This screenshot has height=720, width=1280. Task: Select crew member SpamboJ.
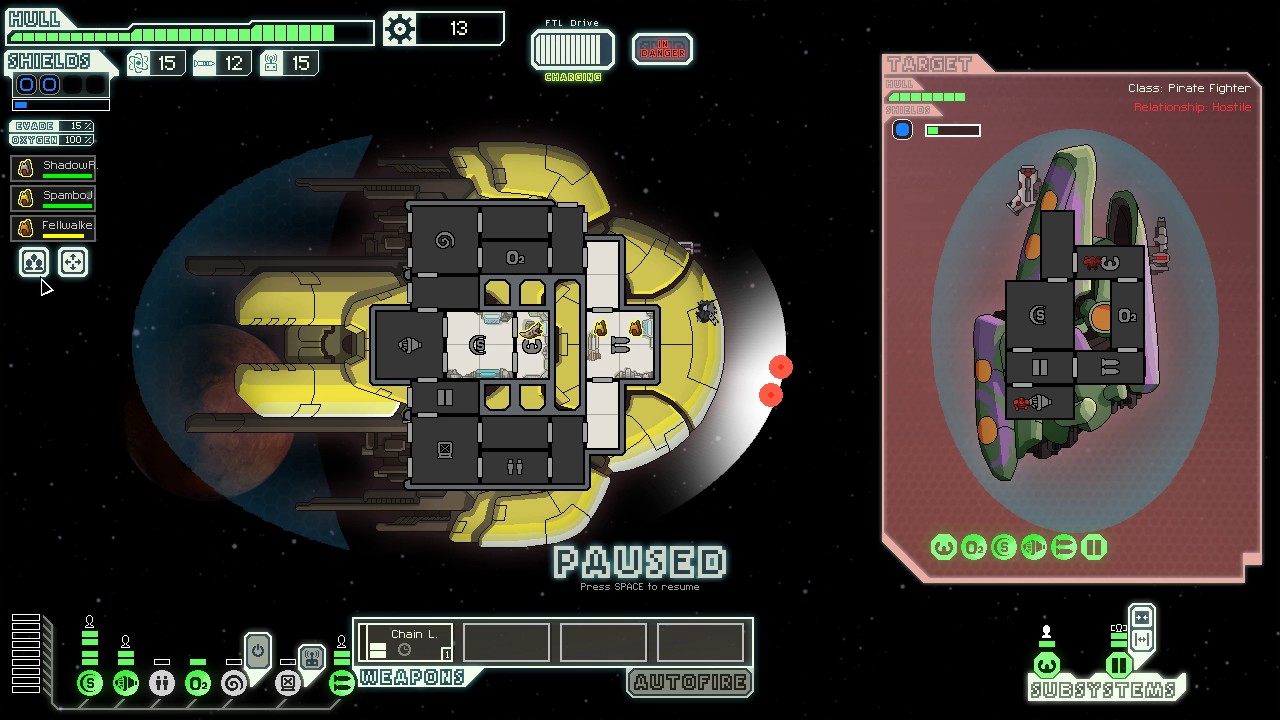click(x=56, y=198)
